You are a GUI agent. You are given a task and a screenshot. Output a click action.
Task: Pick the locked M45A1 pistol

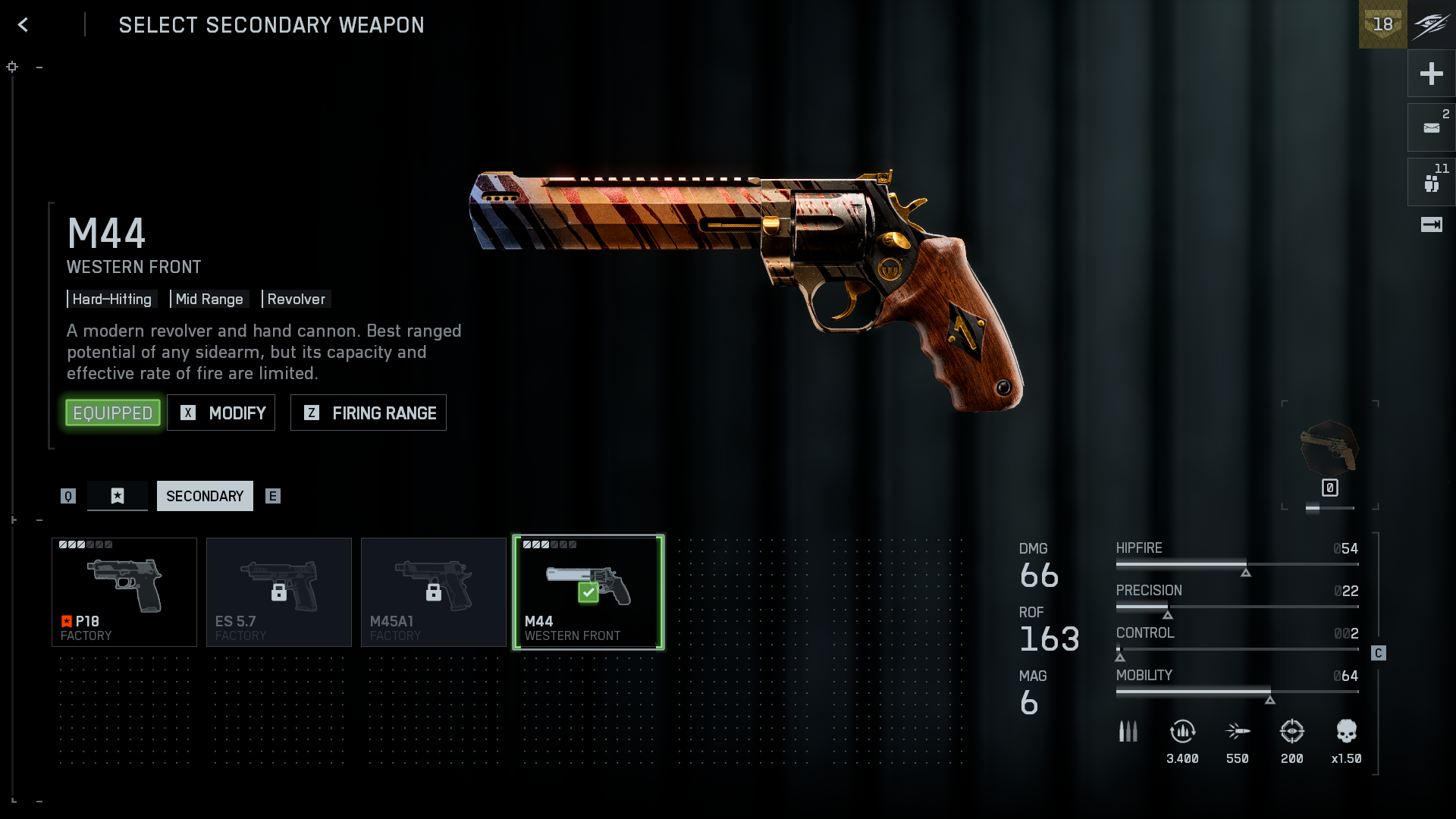point(434,592)
